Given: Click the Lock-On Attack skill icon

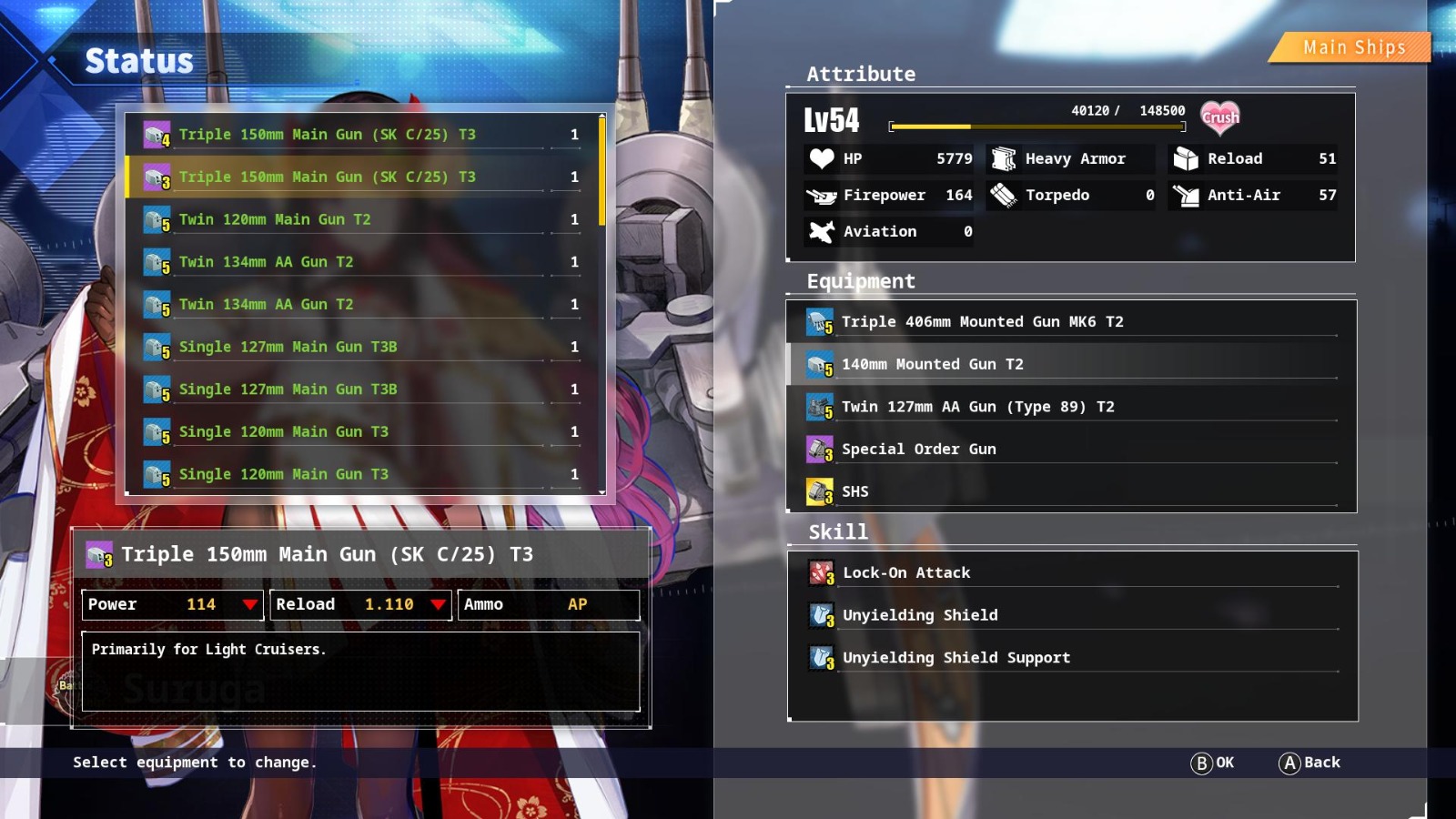Looking at the screenshot, I should coord(820,572).
